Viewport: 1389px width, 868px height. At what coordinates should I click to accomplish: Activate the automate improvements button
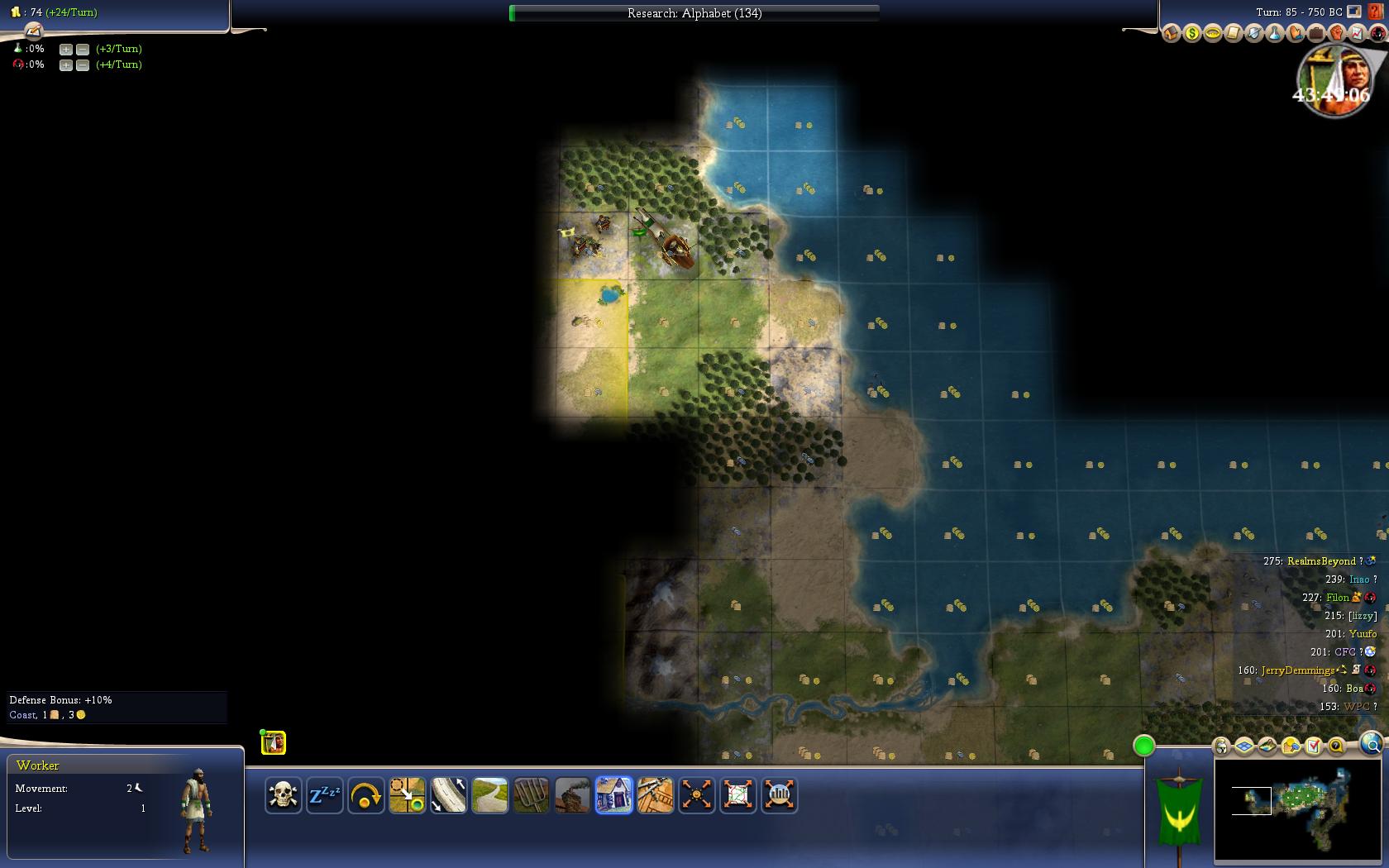click(x=696, y=795)
